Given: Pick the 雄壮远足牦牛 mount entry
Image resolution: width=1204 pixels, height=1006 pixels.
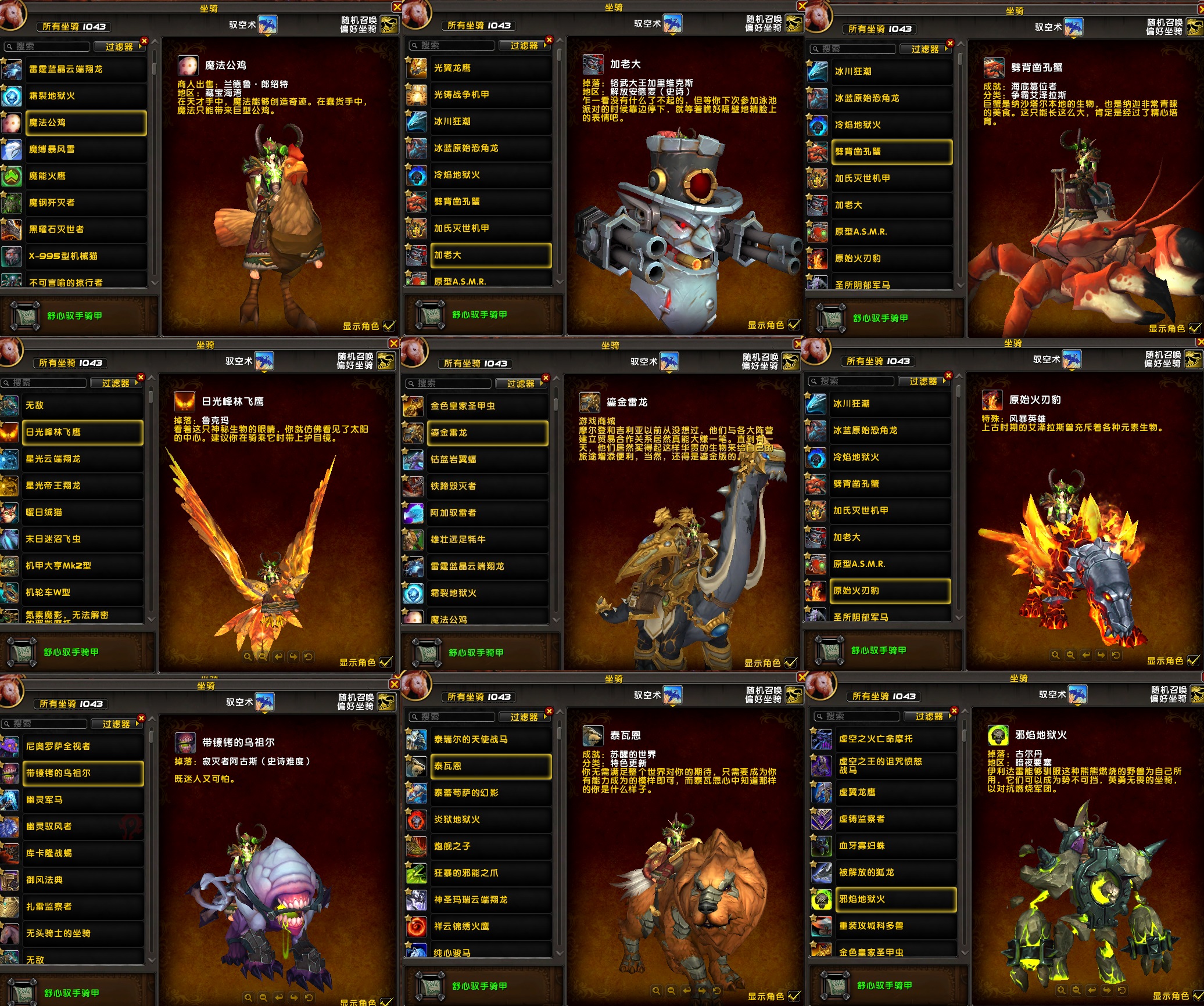Looking at the screenshot, I should tap(487, 540).
